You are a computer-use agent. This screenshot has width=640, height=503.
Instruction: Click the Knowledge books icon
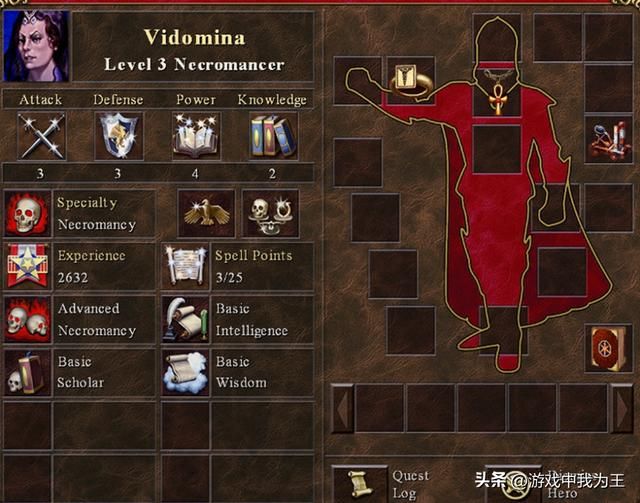click(273, 135)
